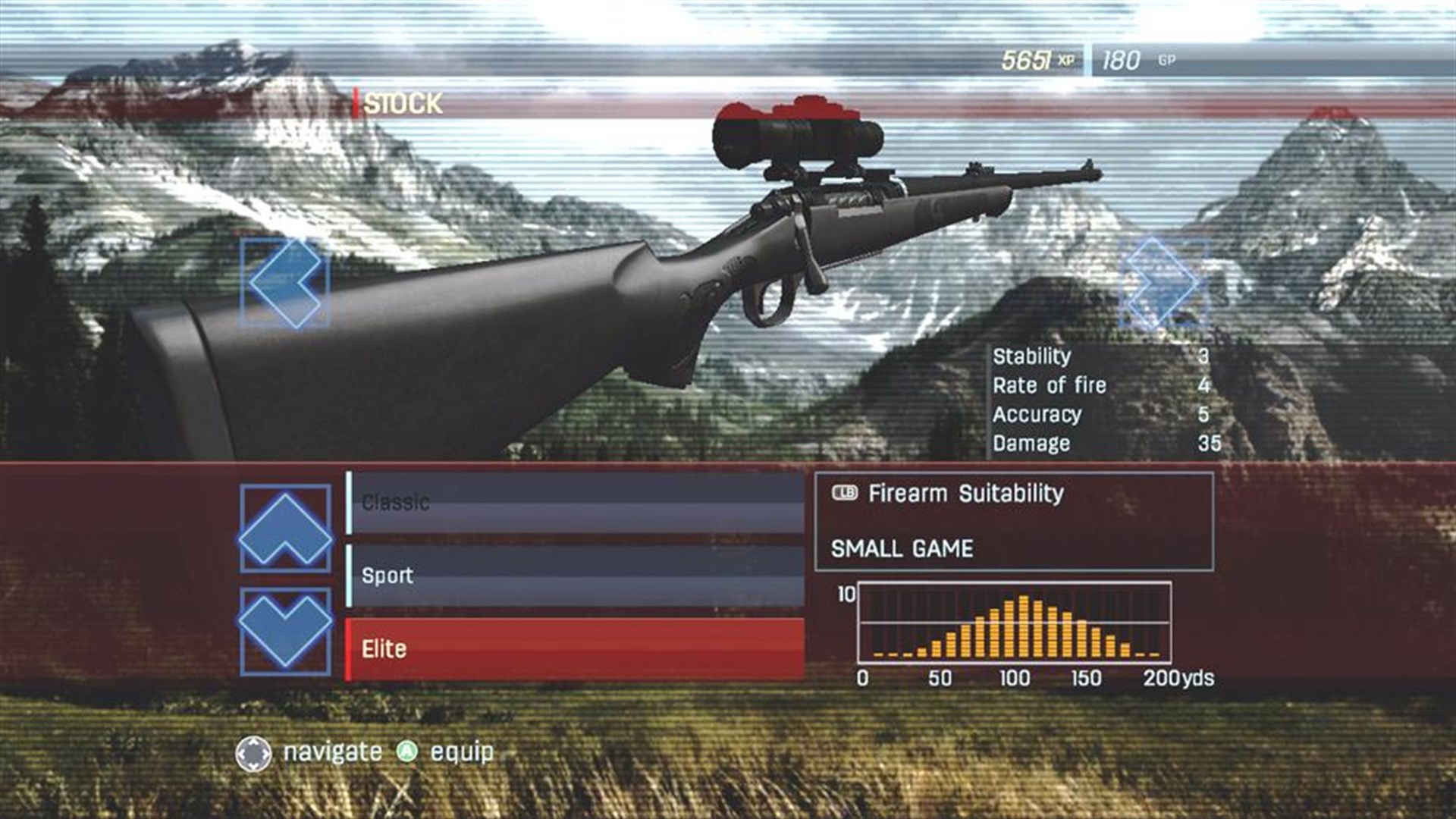This screenshot has height=819, width=1456.
Task: Select the Sport stock option
Action: (x=576, y=575)
